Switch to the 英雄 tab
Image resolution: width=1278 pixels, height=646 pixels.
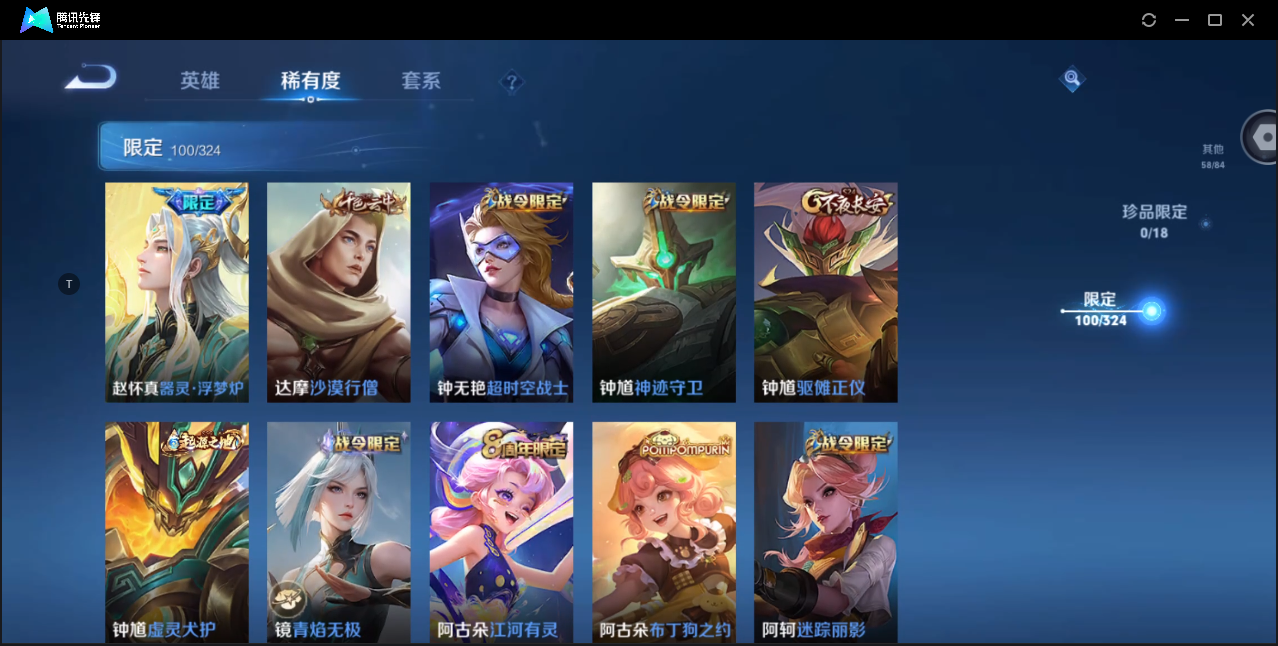click(200, 81)
